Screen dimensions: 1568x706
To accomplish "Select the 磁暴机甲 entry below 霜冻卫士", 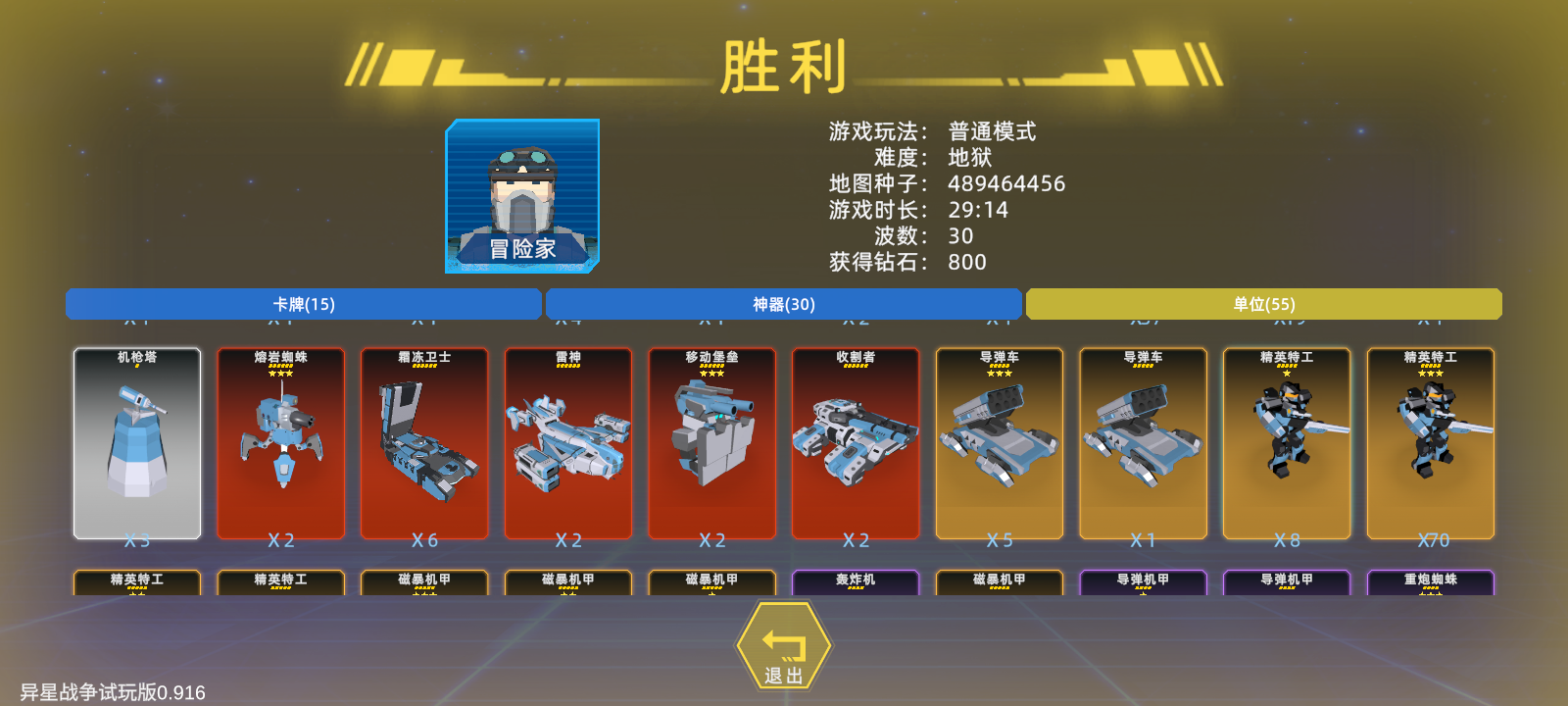I will (x=423, y=580).
